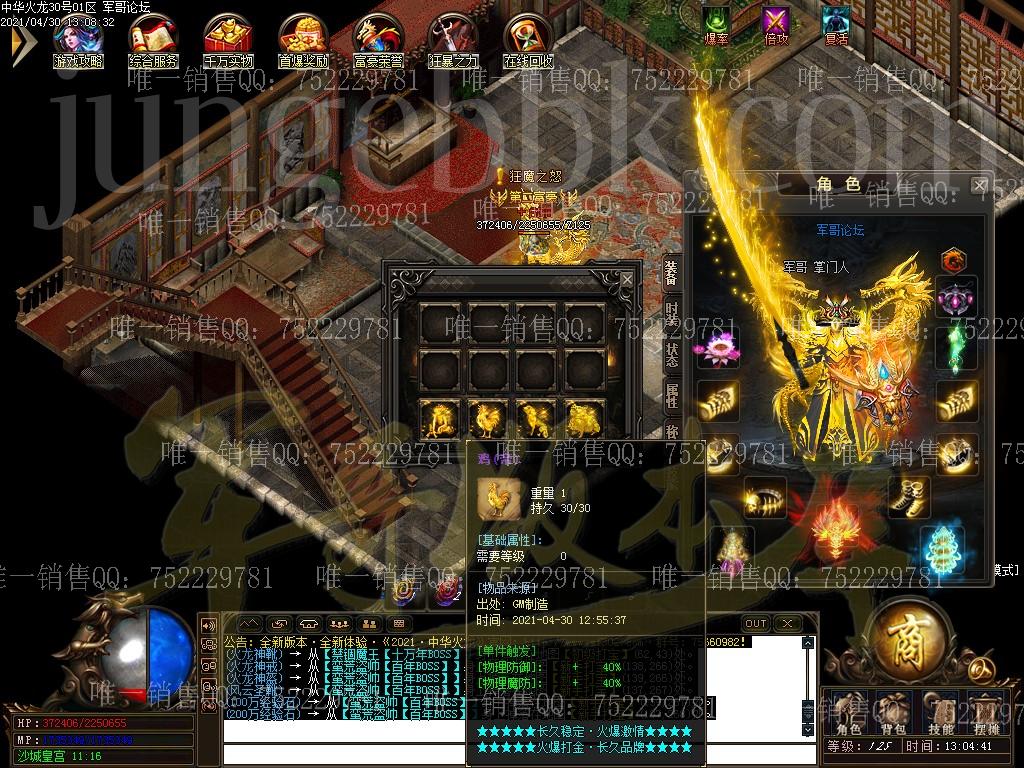Screen dimensions: 1024x768
Task: Click the 爆率 drop rate buff icon
Action: [716, 23]
